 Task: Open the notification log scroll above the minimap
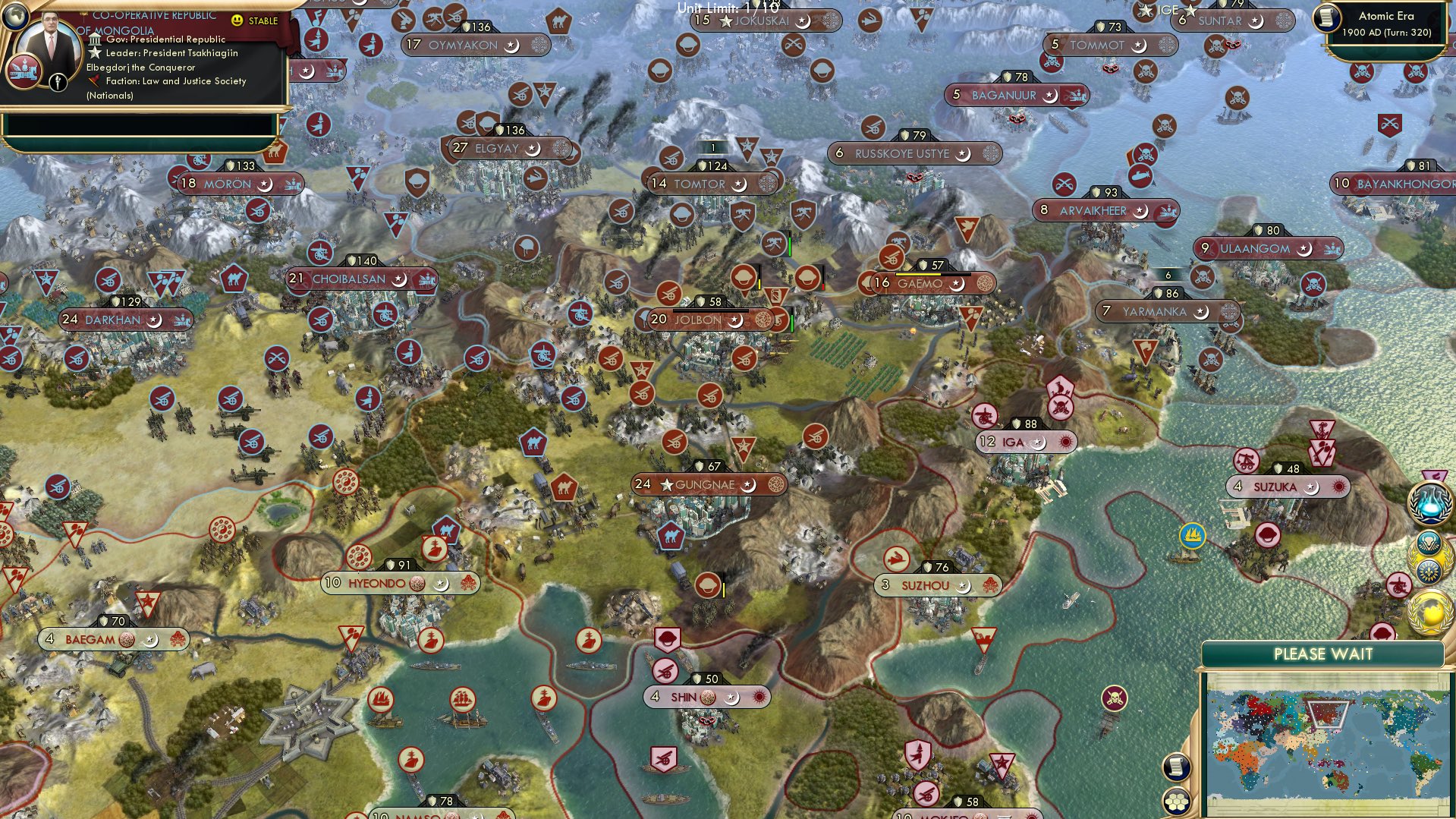pos(1175,767)
